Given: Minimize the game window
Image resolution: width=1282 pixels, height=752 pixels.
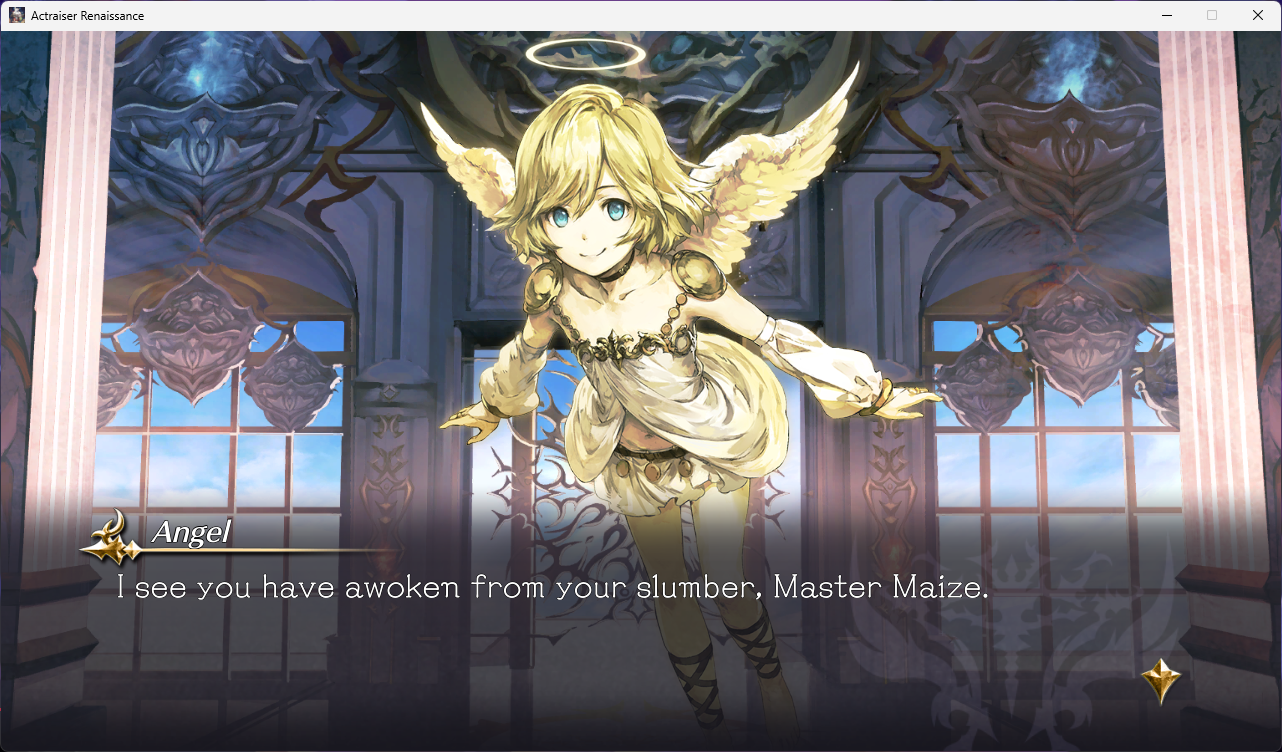Looking at the screenshot, I should pos(1166,15).
